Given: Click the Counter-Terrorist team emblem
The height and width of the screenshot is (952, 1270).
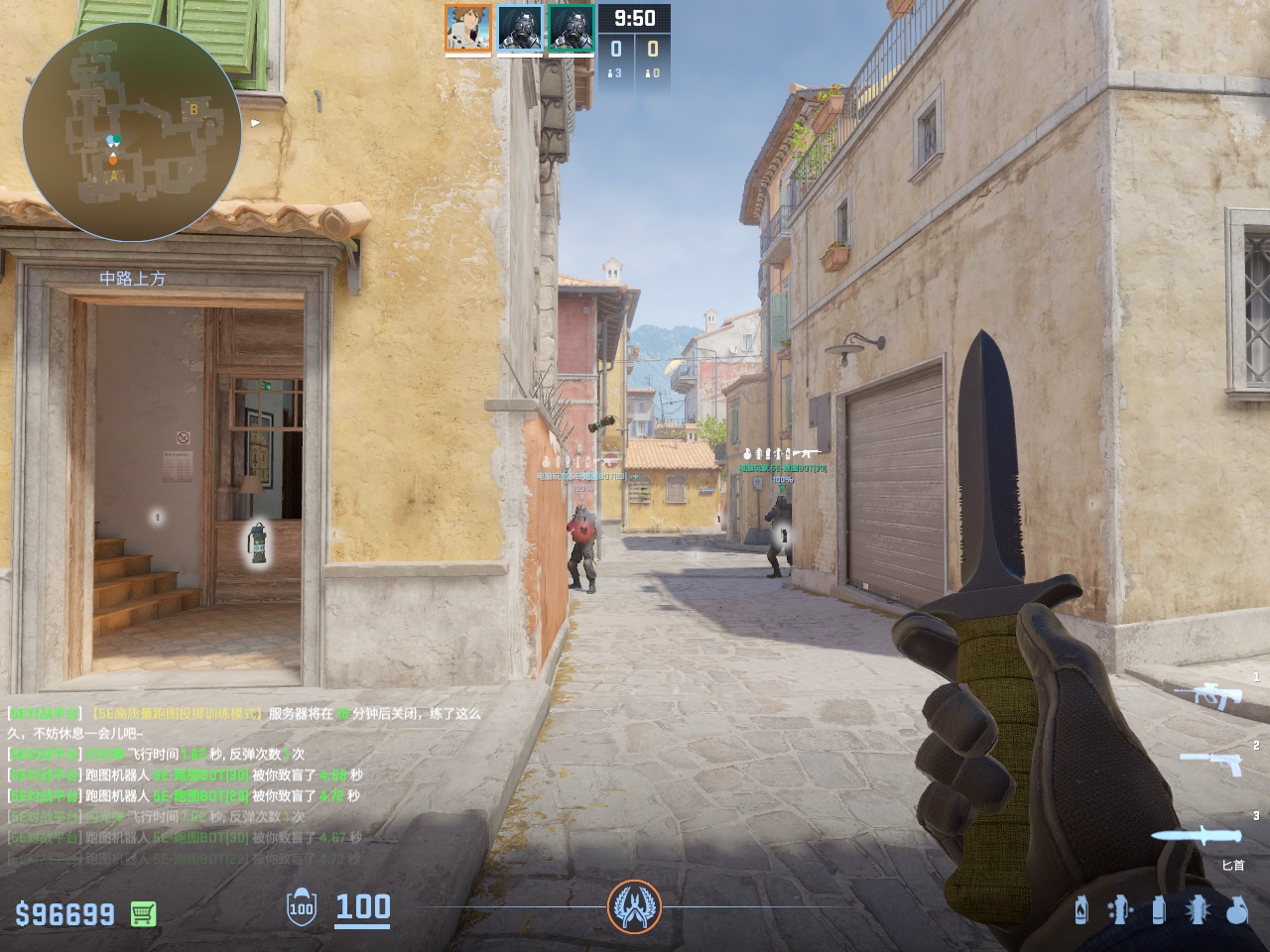Looking at the screenshot, I should pyautogui.click(x=634, y=906).
